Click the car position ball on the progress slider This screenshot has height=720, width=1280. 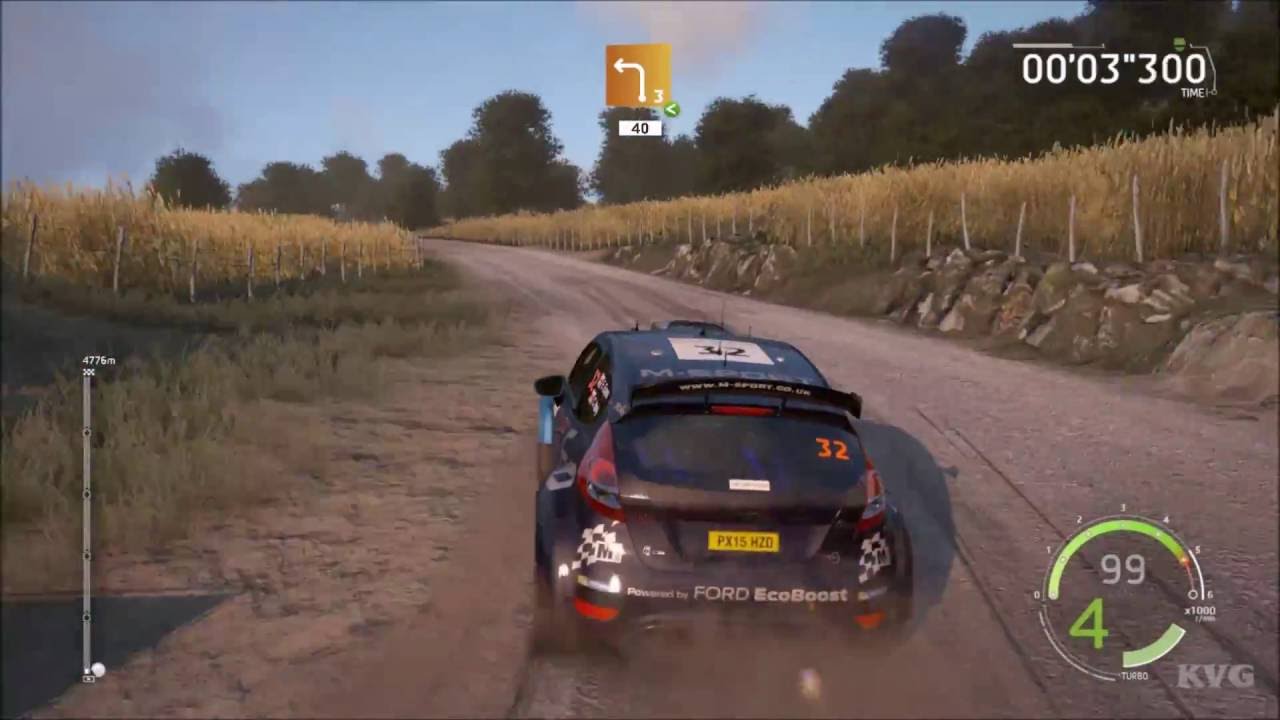pyautogui.click(x=99, y=670)
